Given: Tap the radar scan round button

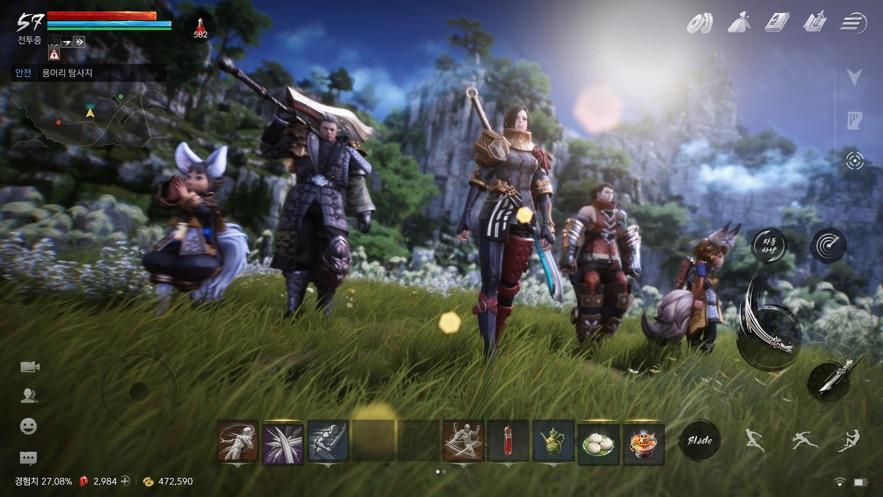Looking at the screenshot, I should click(828, 244).
